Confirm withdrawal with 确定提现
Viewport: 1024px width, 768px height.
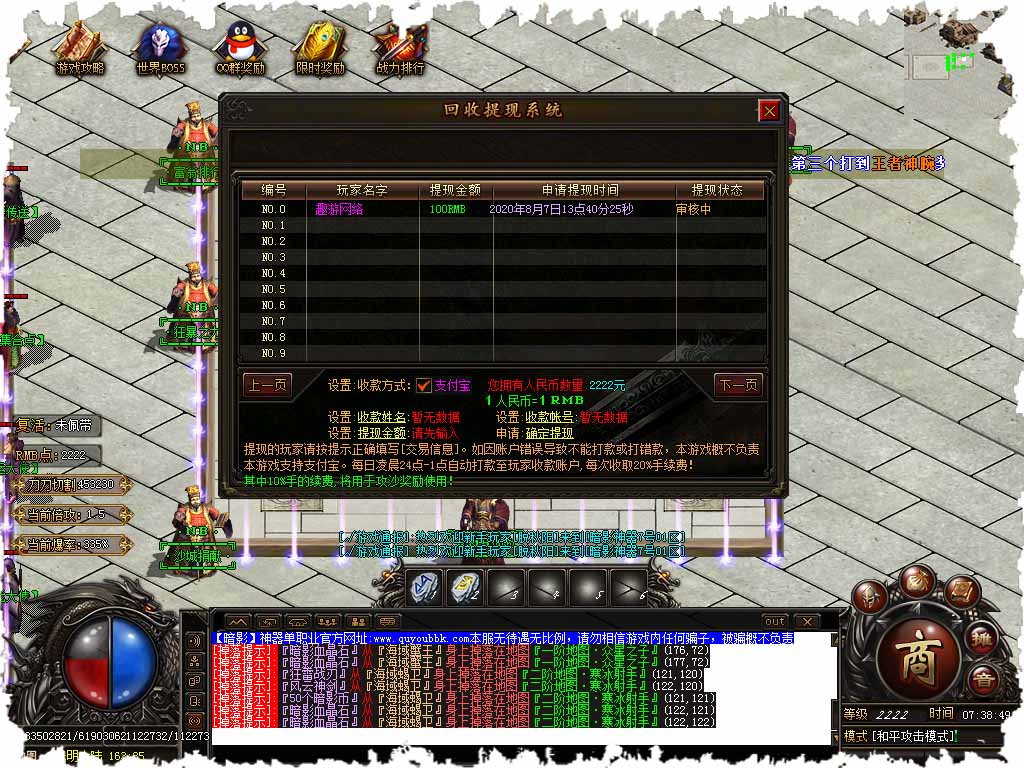point(550,433)
